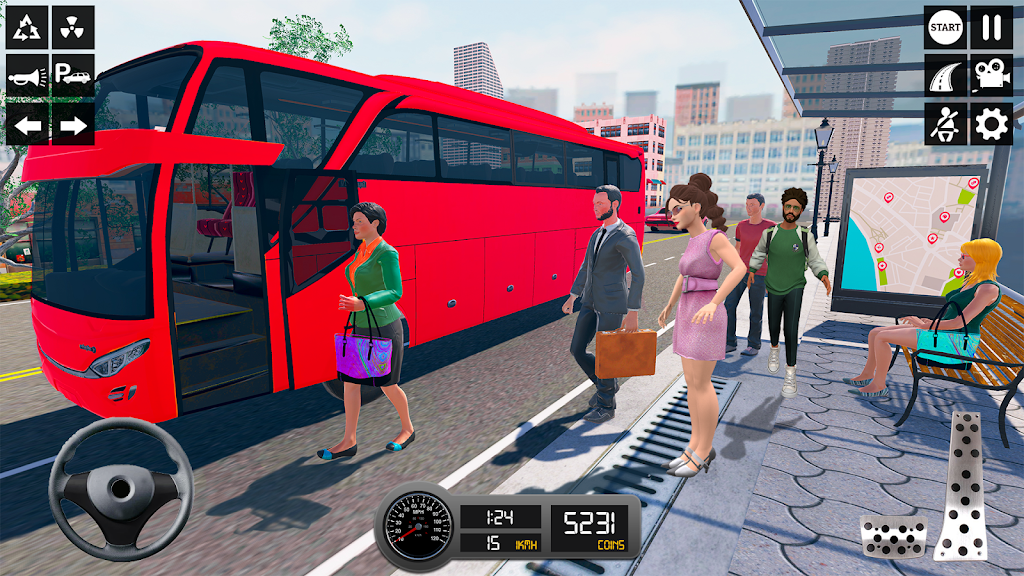Image resolution: width=1024 pixels, height=576 pixels.
Task: Activate the radiation hazard icon
Action: [73, 27]
